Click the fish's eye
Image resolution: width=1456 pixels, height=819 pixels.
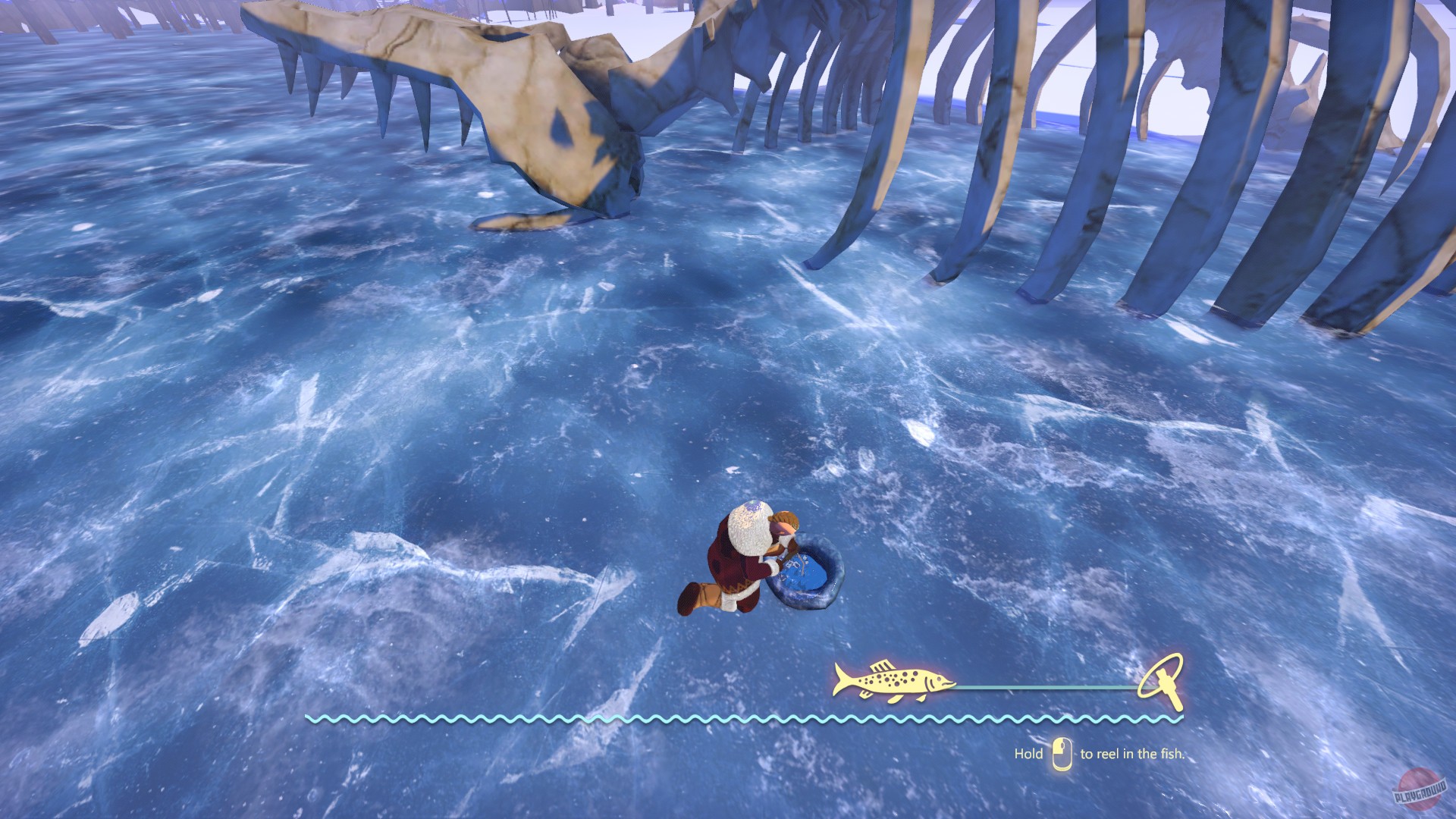pos(940,679)
